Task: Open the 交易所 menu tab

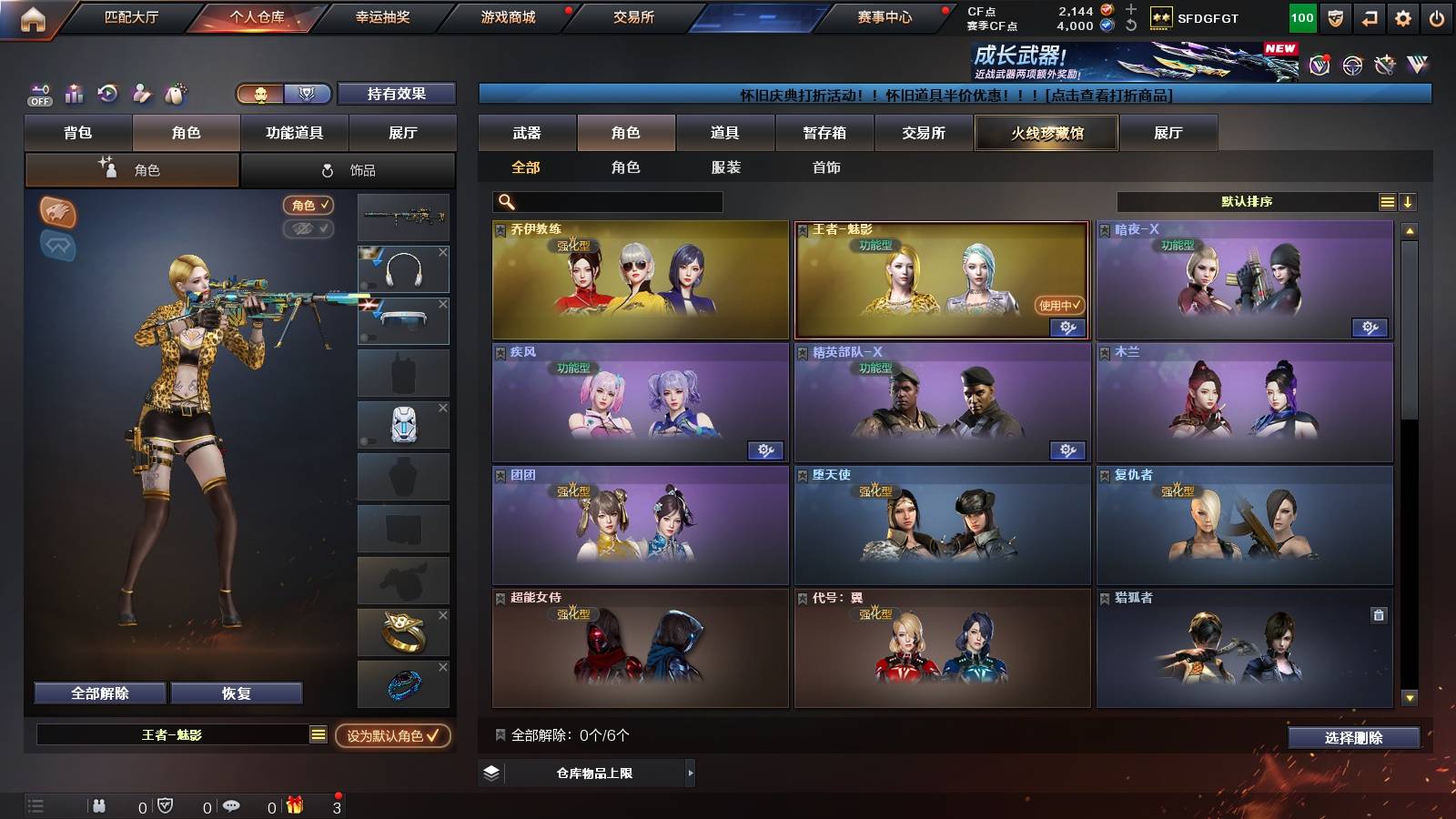Action: coord(631,15)
